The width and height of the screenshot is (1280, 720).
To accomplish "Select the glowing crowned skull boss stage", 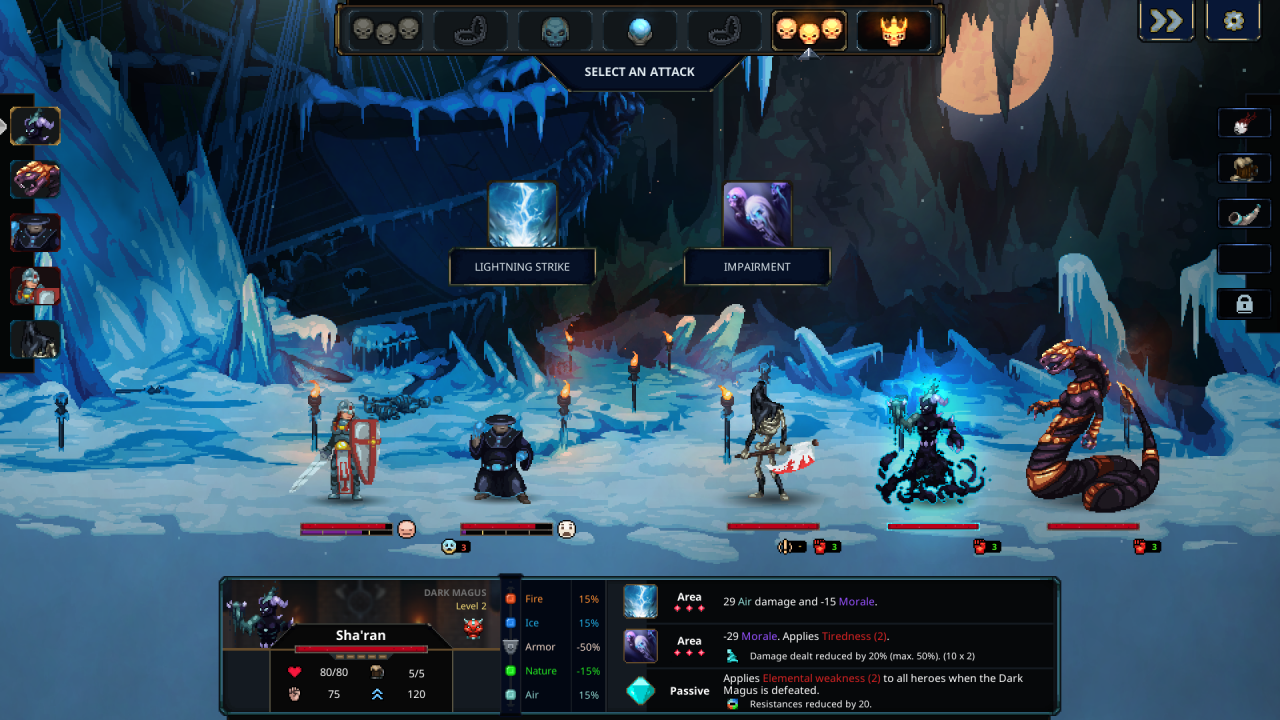I will click(894, 31).
